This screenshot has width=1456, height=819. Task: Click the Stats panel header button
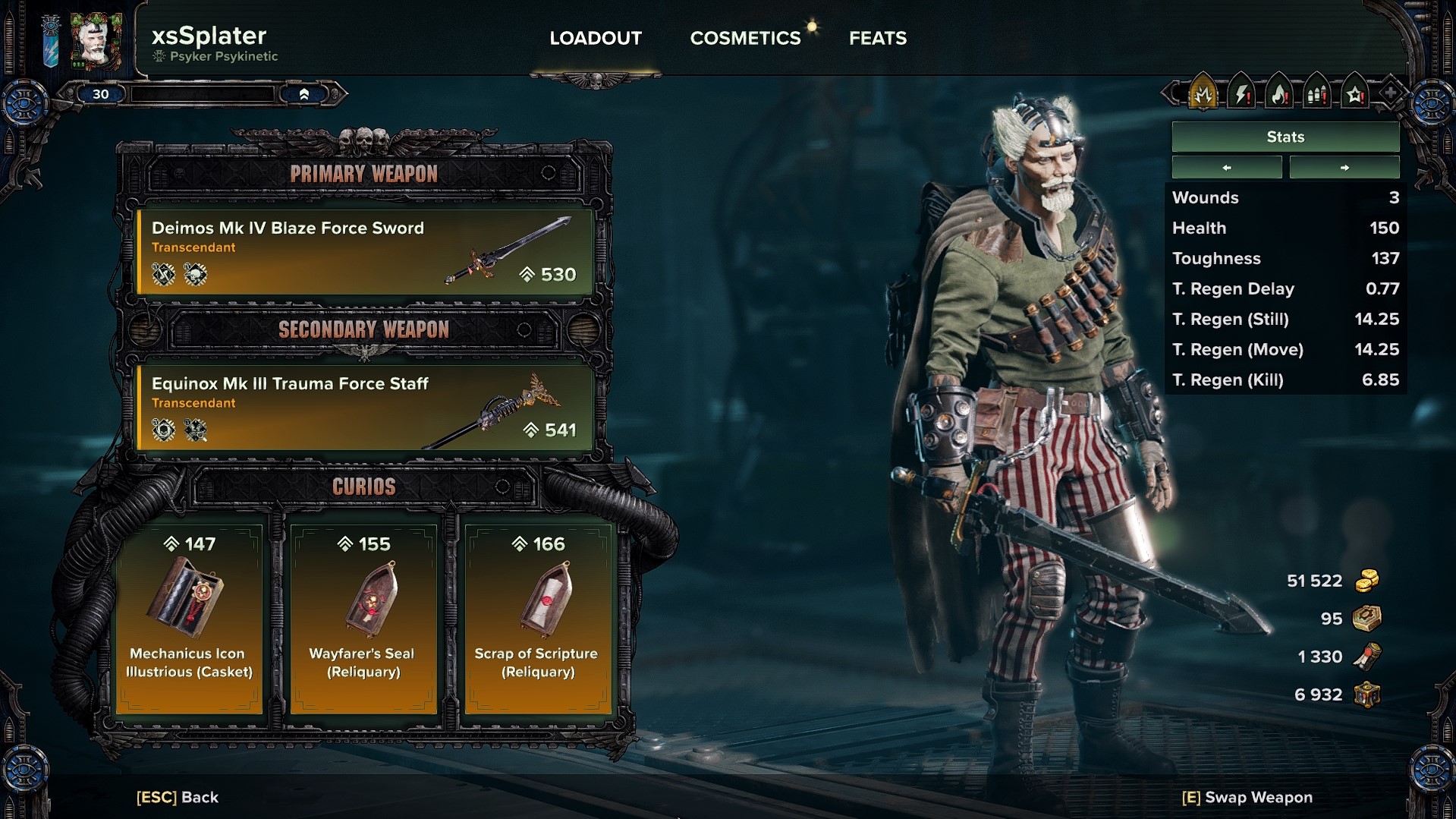tap(1285, 137)
